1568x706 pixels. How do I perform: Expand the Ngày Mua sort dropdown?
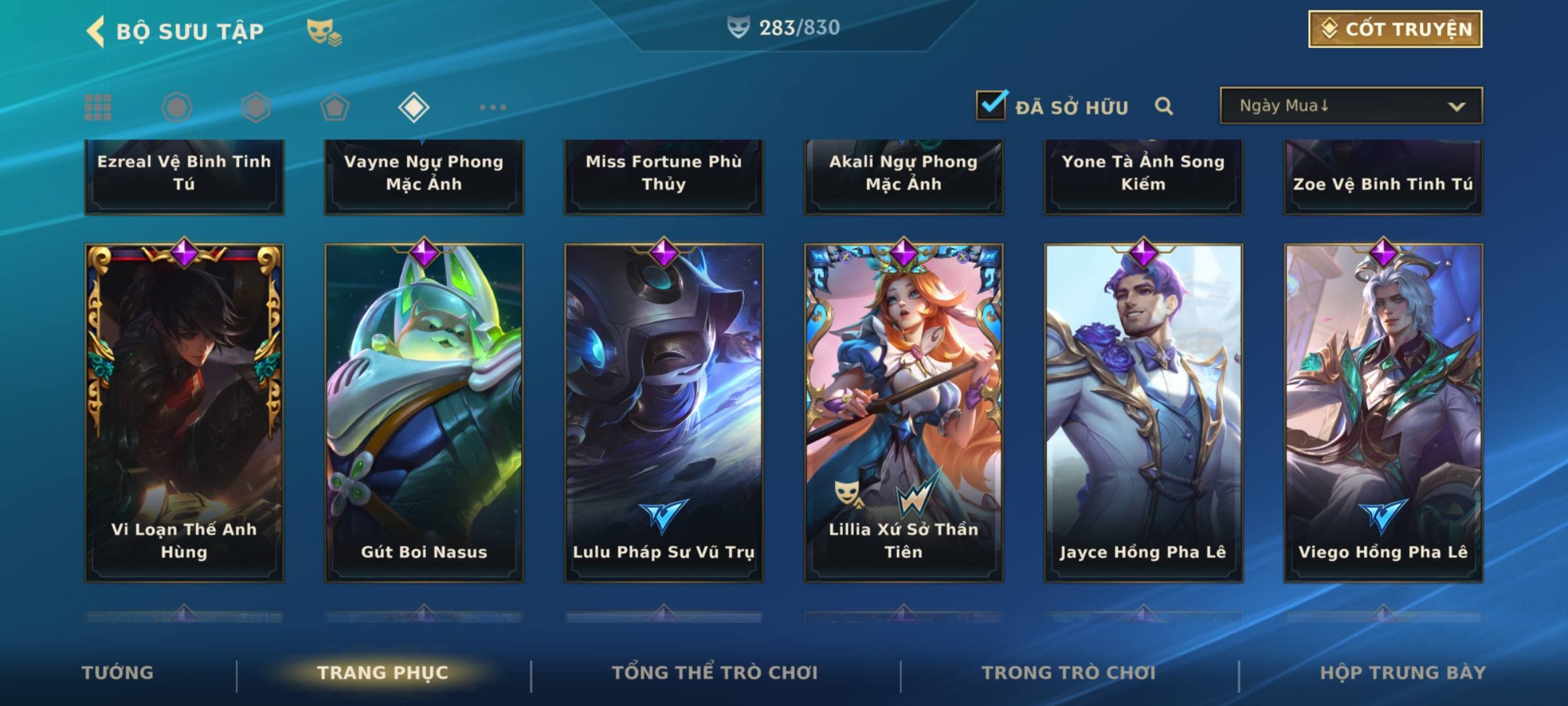click(1350, 106)
